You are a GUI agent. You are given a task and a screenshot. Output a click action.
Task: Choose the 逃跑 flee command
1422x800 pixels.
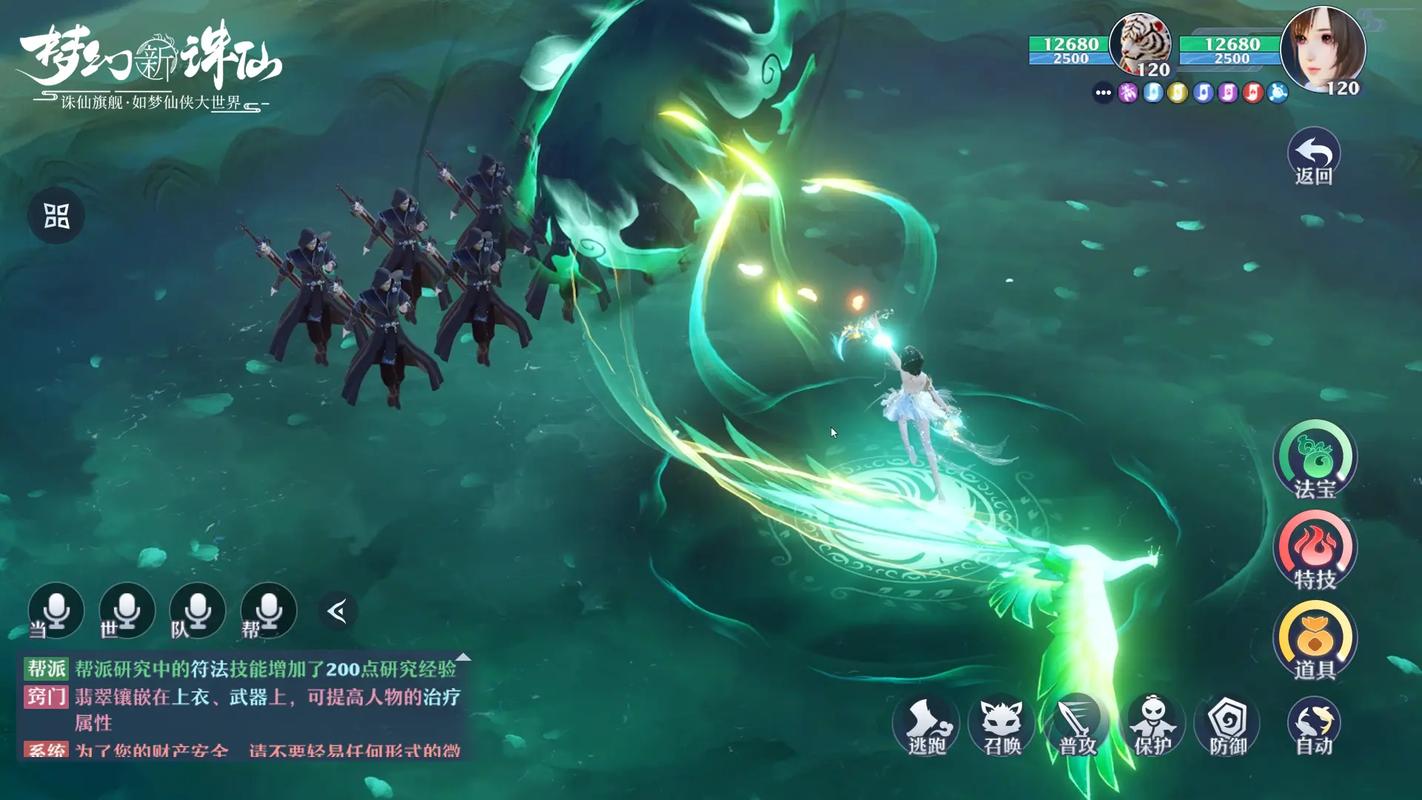point(926,724)
